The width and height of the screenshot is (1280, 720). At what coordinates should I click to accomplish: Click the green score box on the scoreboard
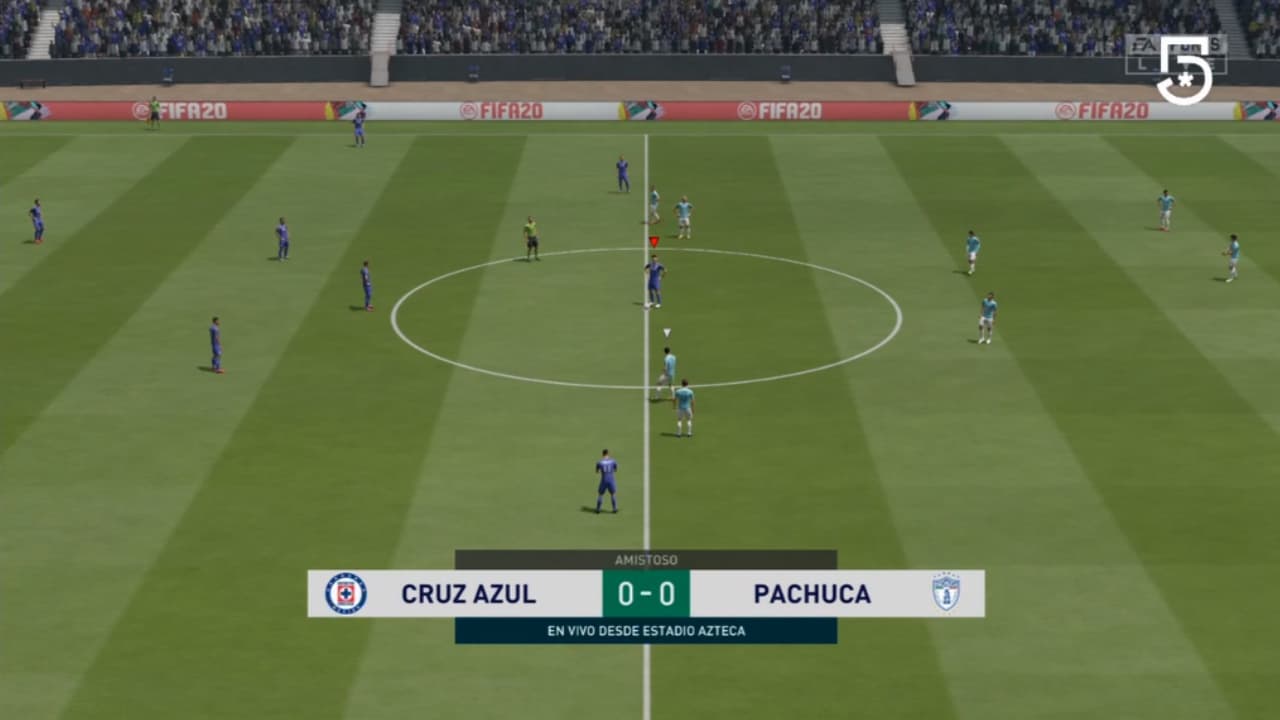click(646, 593)
